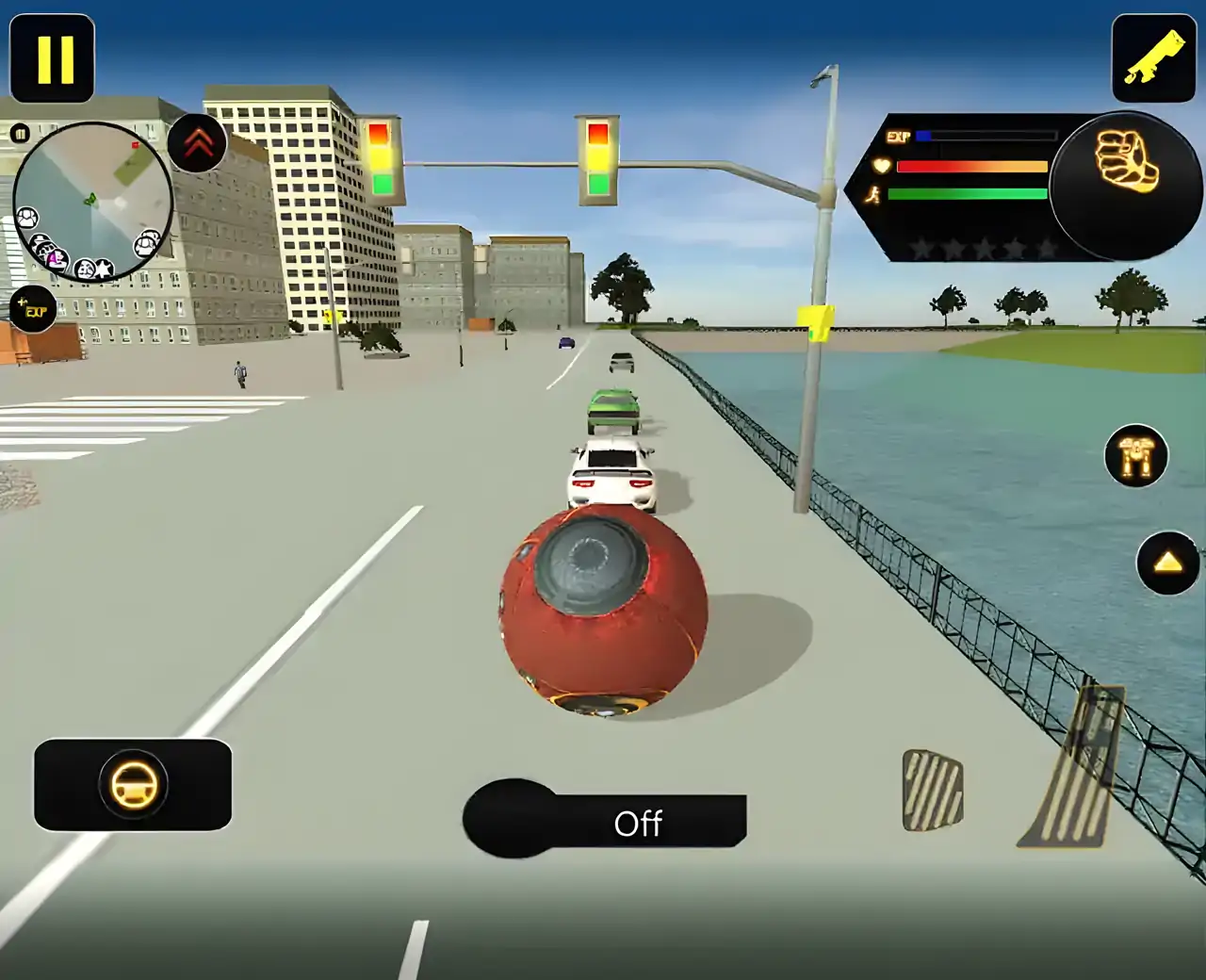Click the +EXP bonus icon
The width and height of the screenshot is (1206, 980).
32,309
